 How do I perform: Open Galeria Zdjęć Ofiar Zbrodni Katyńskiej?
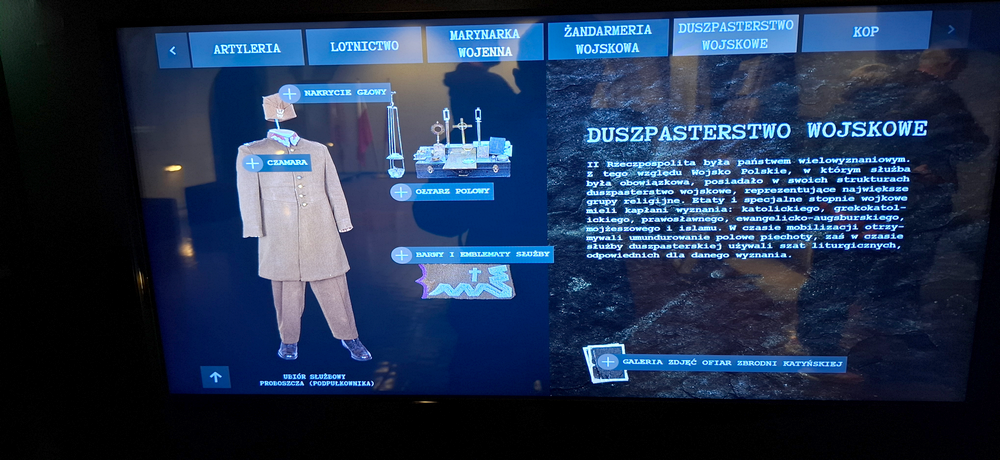(608, 361)
